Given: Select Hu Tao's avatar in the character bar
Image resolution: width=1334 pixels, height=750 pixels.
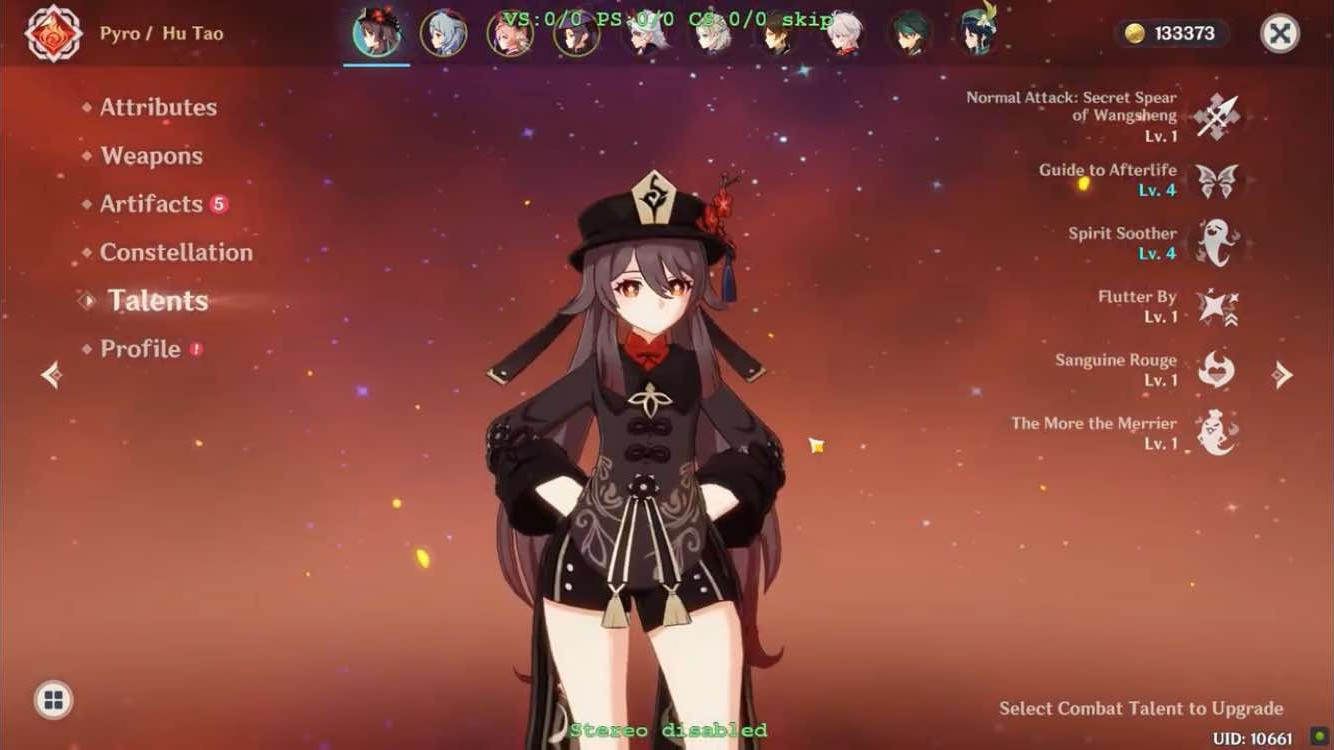Looking at the screenshot, I should pyautogui.click(x=377, y=31).
